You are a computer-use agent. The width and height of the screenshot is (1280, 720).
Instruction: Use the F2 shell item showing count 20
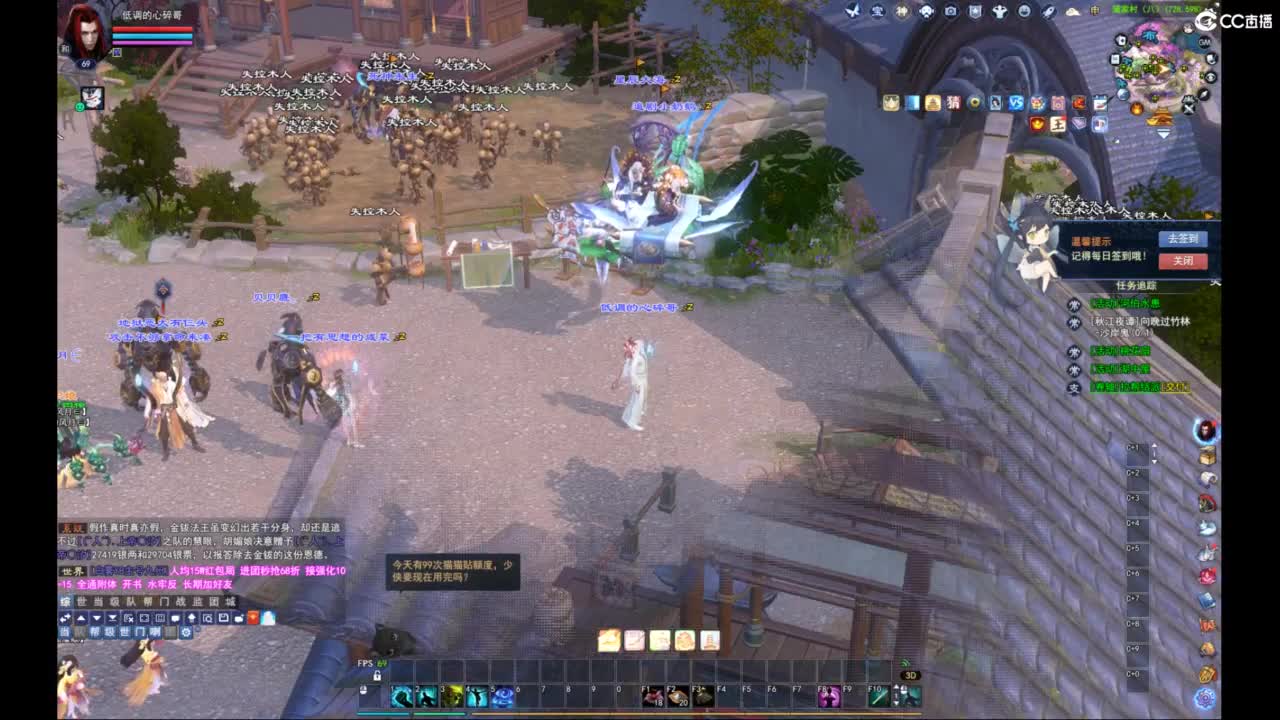click(678, 696)
